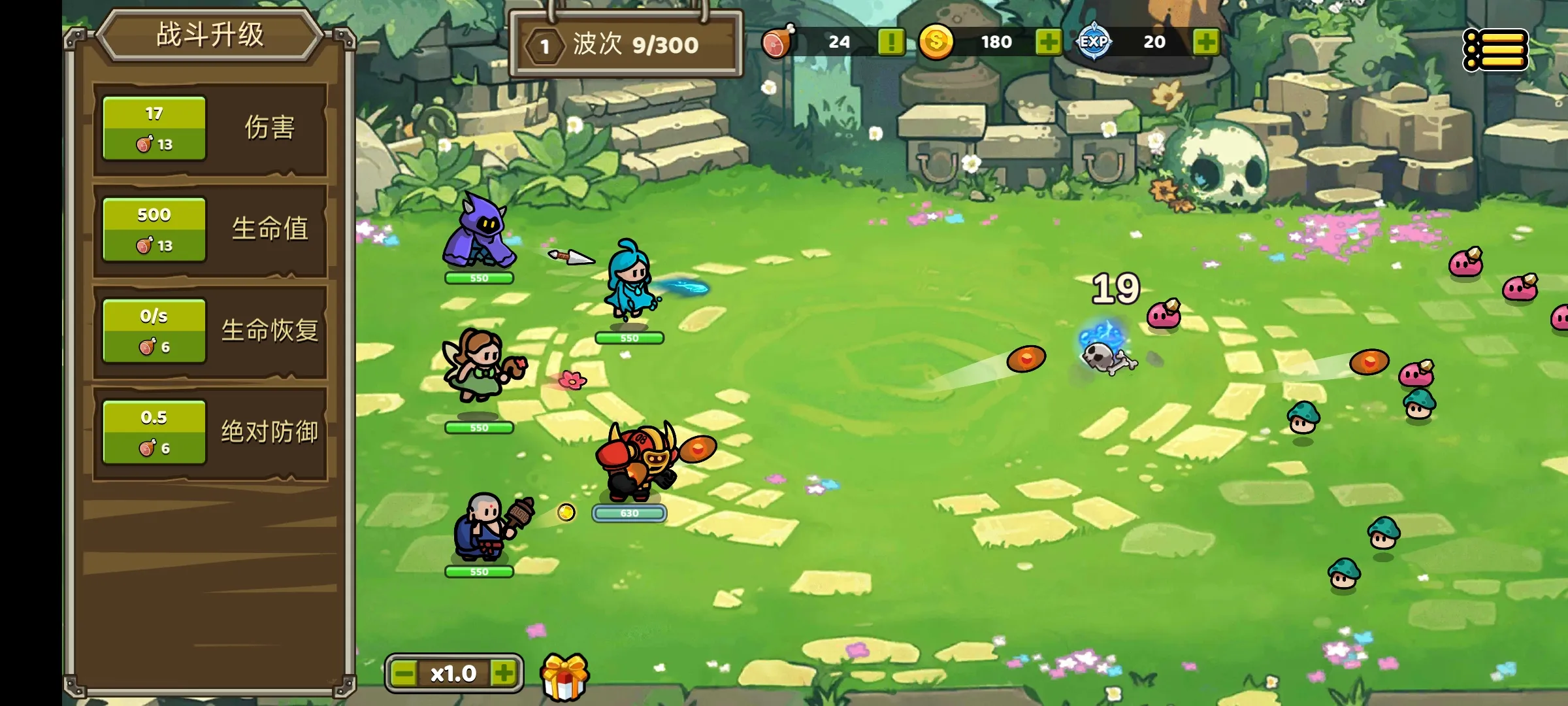Purchase the 生命恢复 regeneration upgrade
This screenshot has height=706, width=1568.
point(154,331)
